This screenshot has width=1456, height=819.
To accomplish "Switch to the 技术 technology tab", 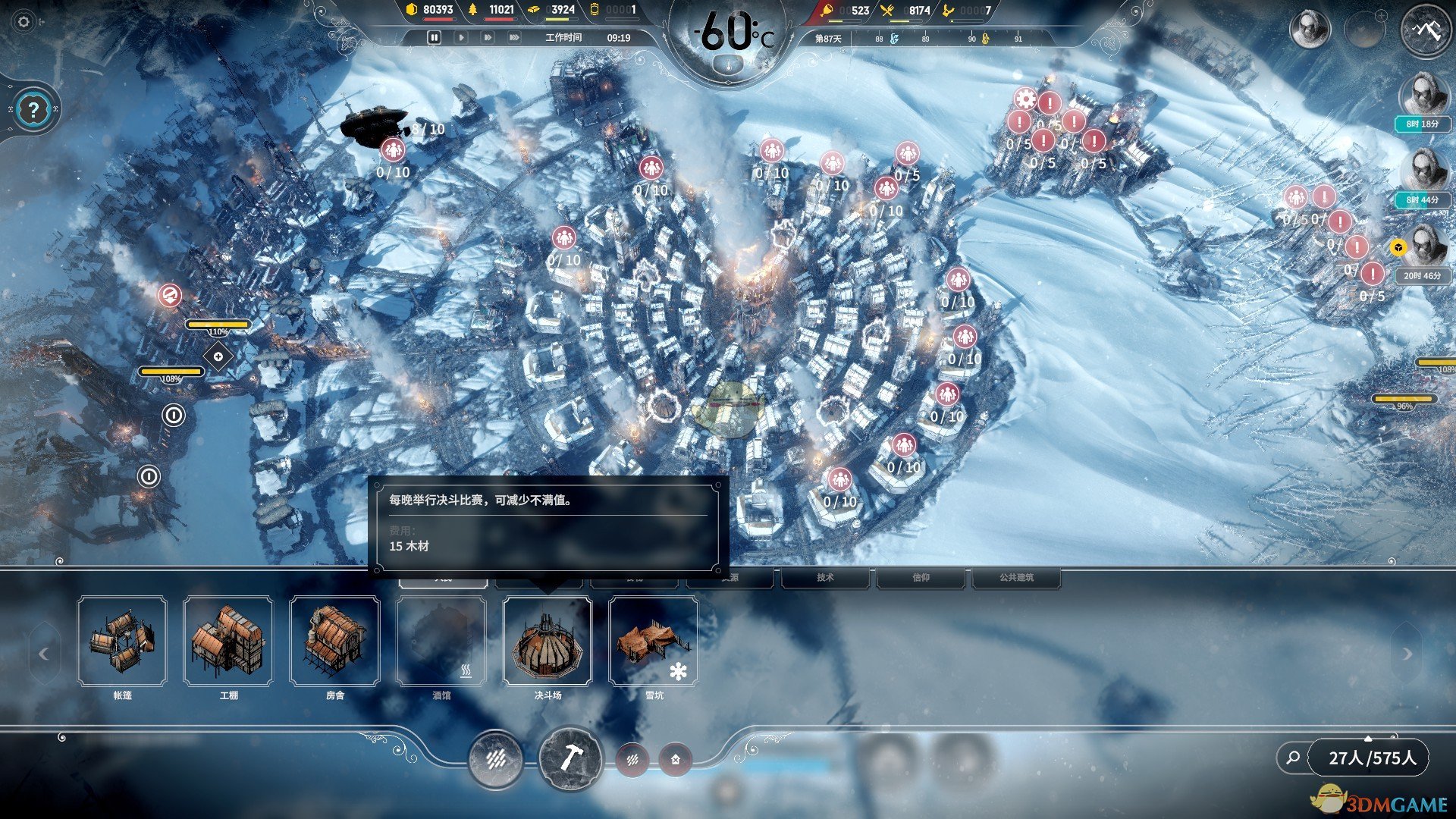I will (x=825, y=578).
